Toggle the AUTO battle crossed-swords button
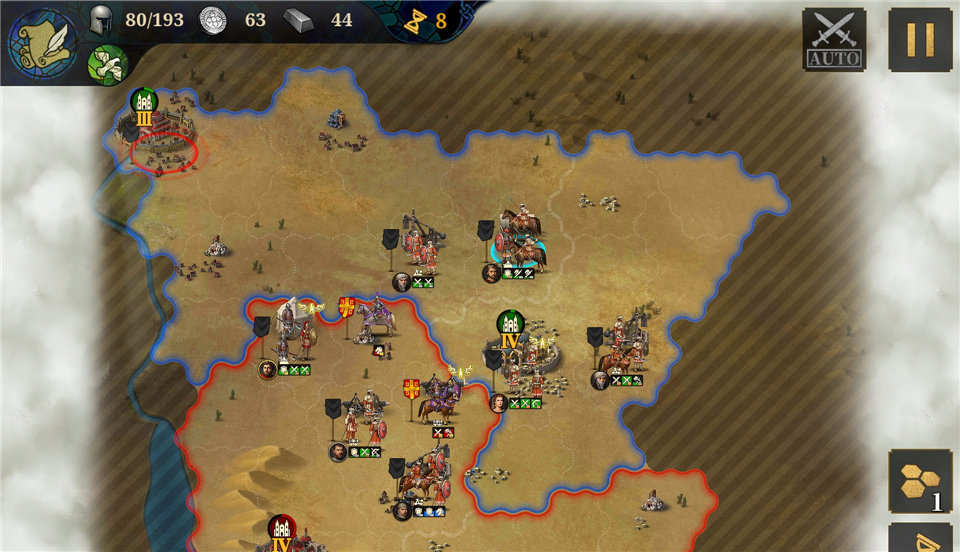This screenshot has width=960, height=552. point(834,40)
